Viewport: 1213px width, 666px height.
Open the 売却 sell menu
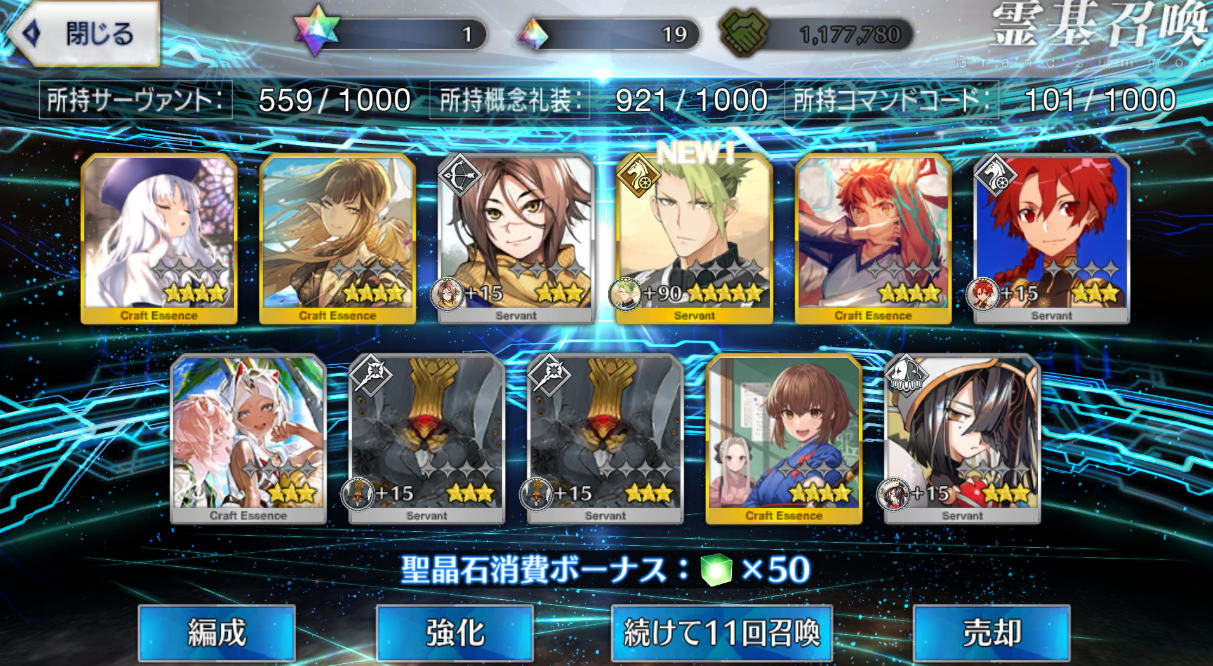pyautogui.click(x=991, y=632)
